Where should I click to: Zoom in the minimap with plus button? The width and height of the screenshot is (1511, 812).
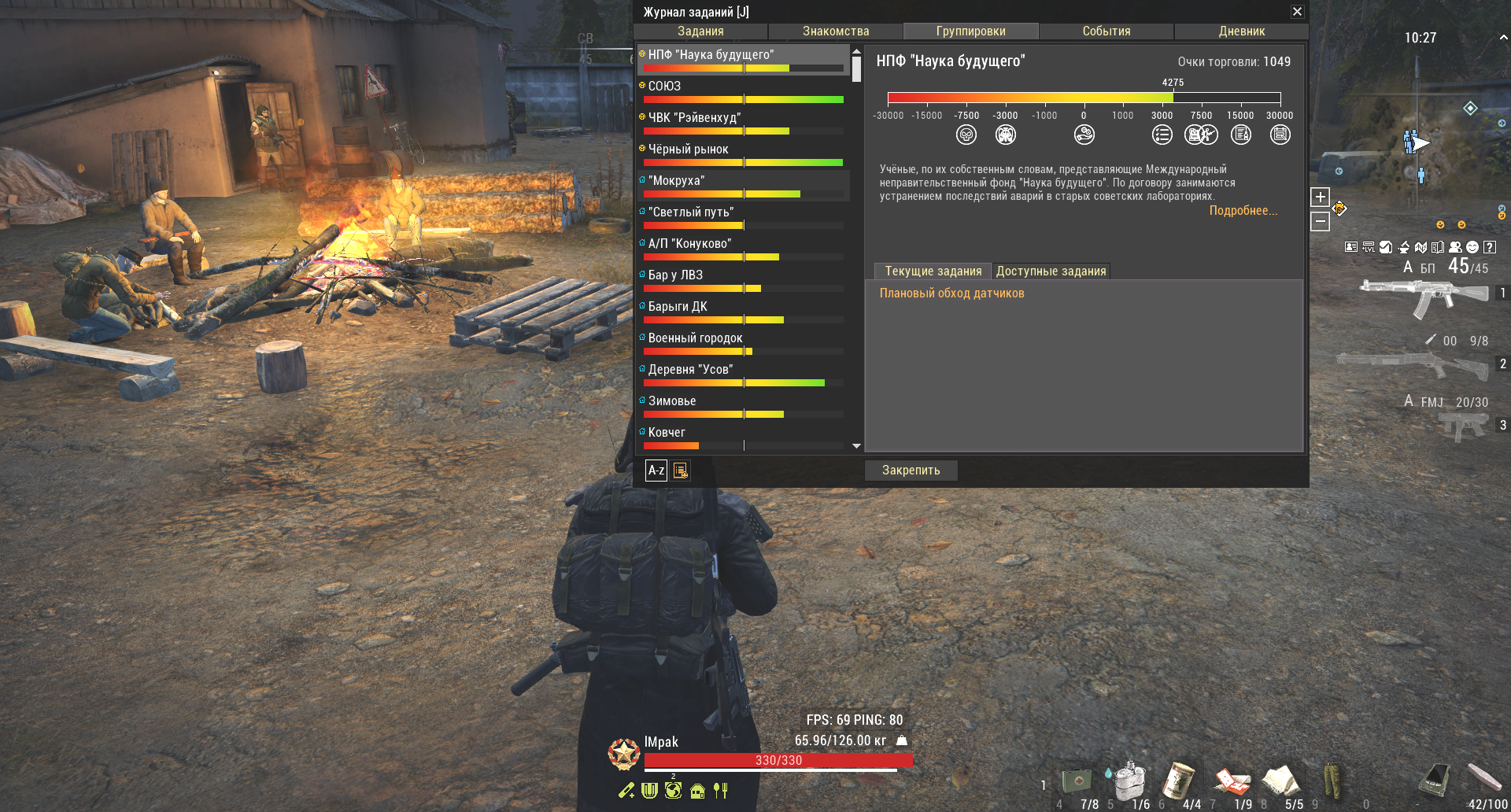pos(1320,197)
